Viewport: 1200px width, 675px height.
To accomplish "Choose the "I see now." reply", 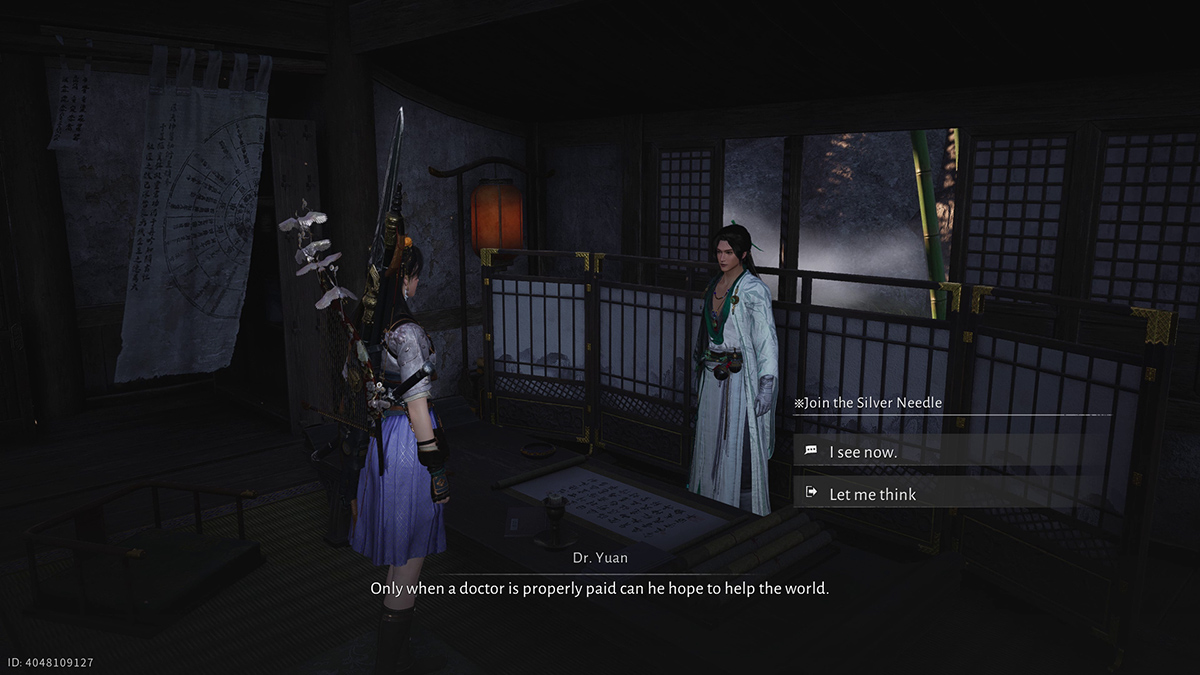I will (x=863, y=451).
